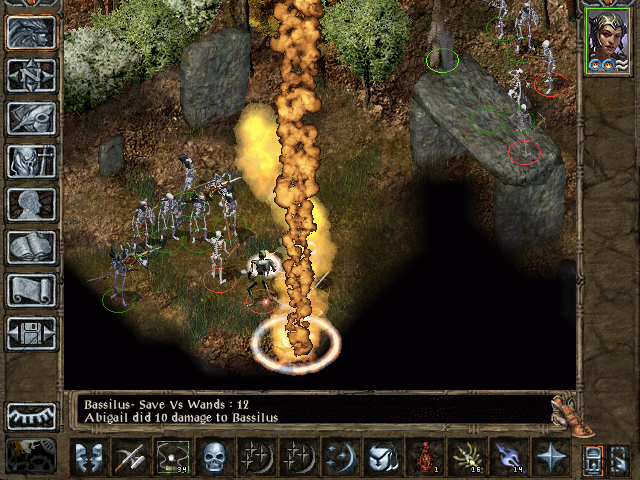Open the journal from the sidebar
Image resolution: width=640 pixels, height=480 pixels.
[31, 117]
